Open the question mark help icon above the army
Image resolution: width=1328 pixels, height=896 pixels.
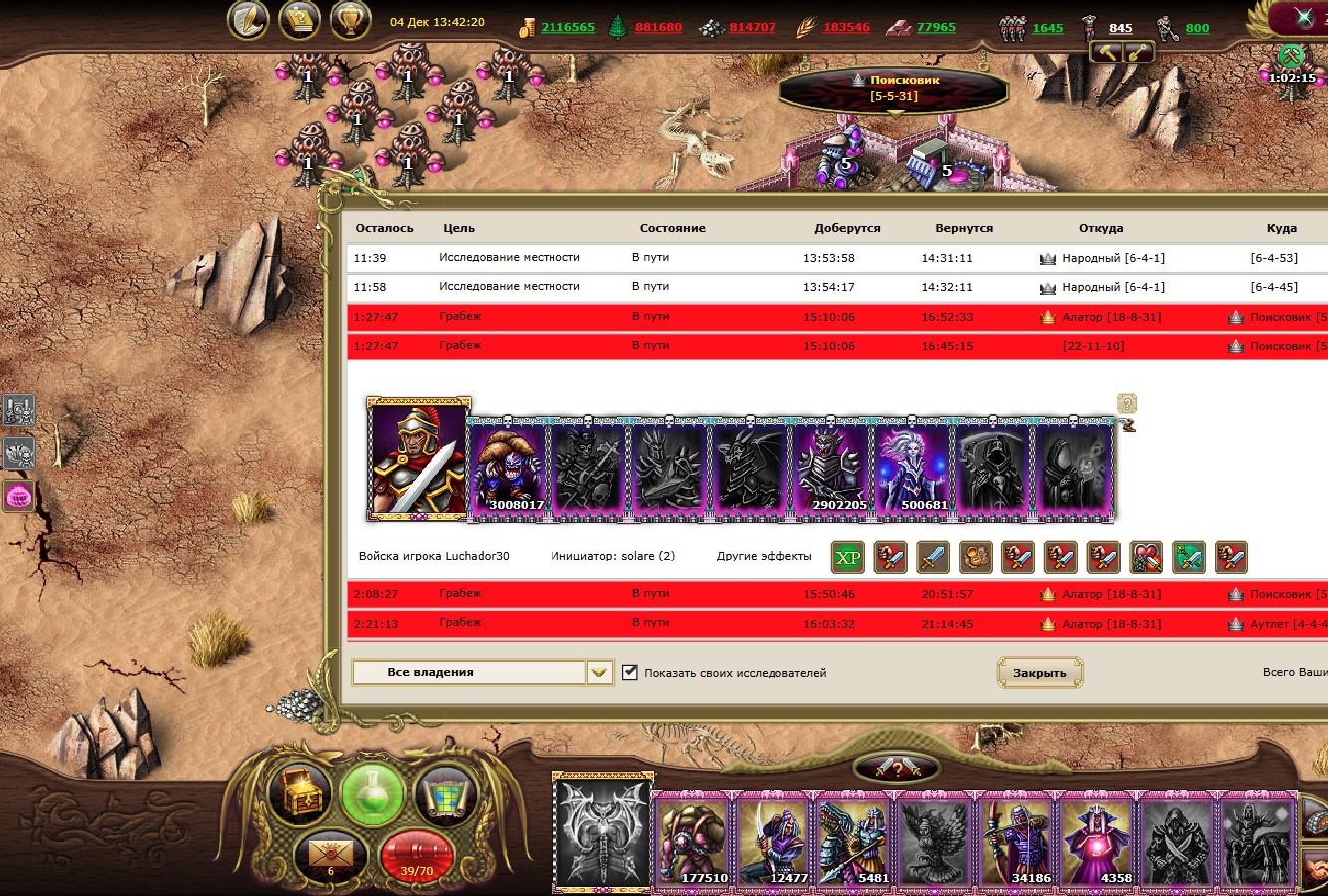click(x=1127, y=403)
